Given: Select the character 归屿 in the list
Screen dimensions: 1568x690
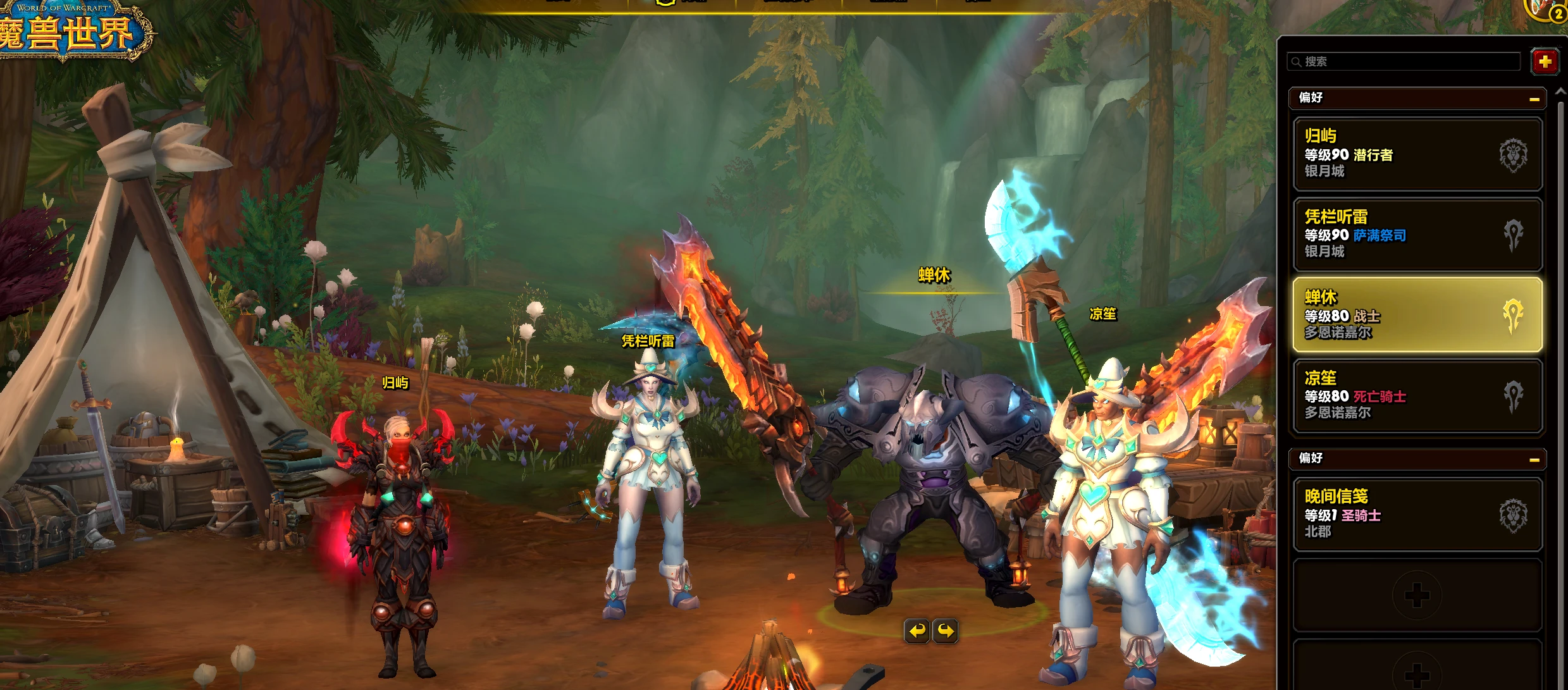Looking at the screenshot, I should coord(1417,154).
